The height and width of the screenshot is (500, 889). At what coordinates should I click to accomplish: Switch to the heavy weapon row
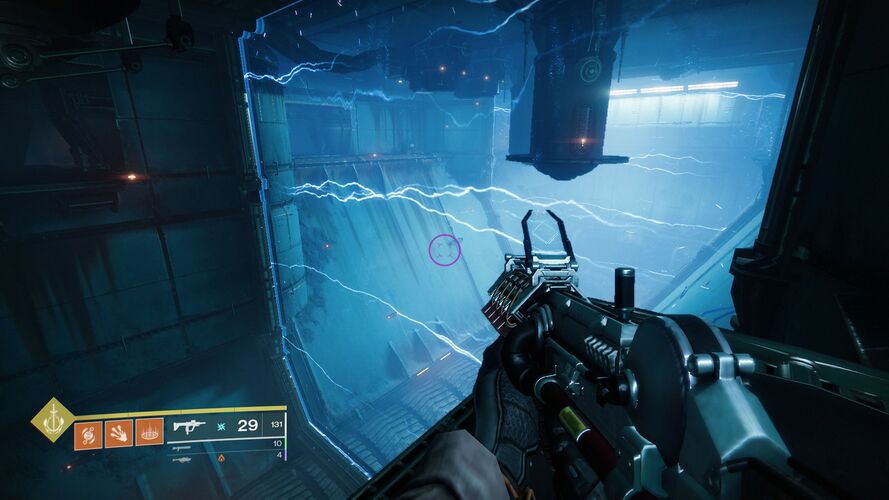tap(181, 460)
